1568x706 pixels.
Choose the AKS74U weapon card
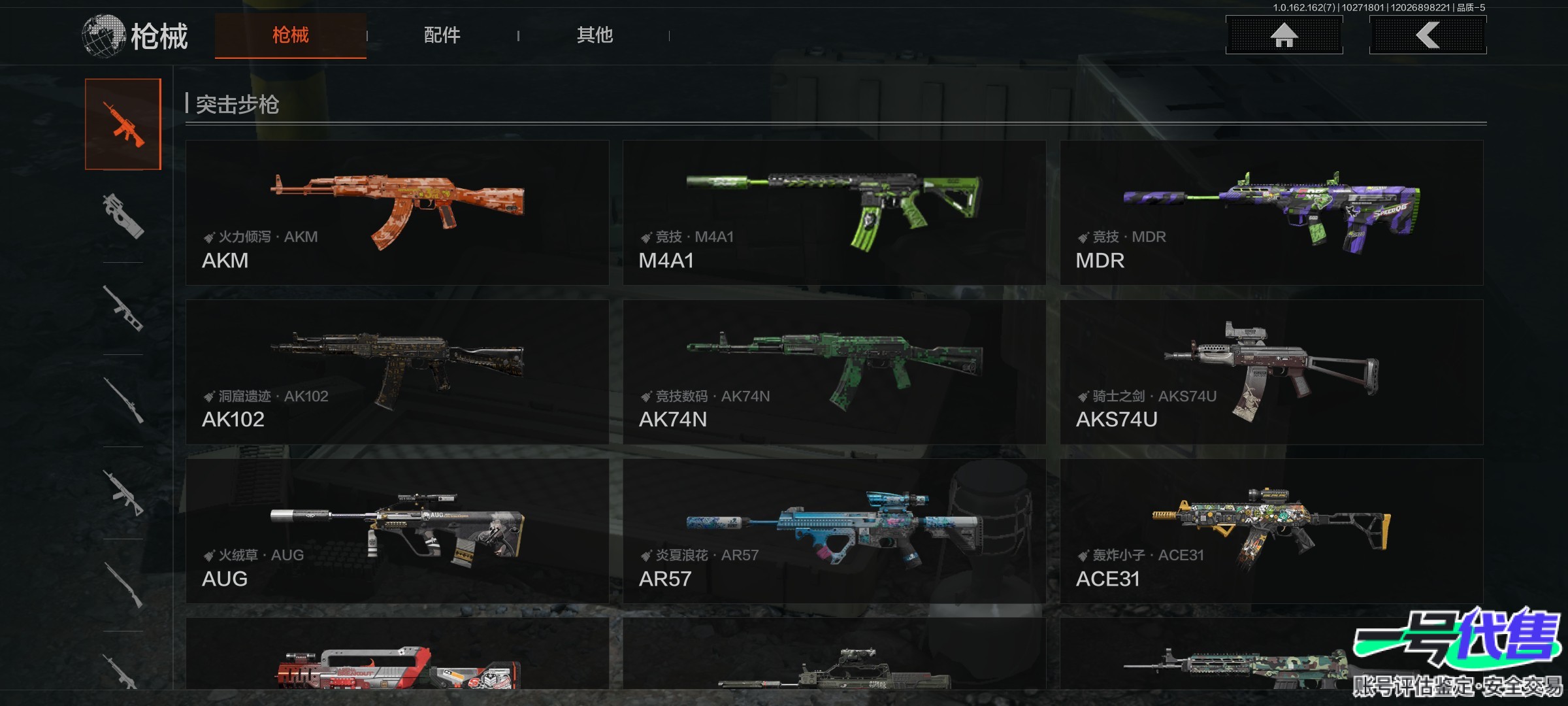(1271, 372)
